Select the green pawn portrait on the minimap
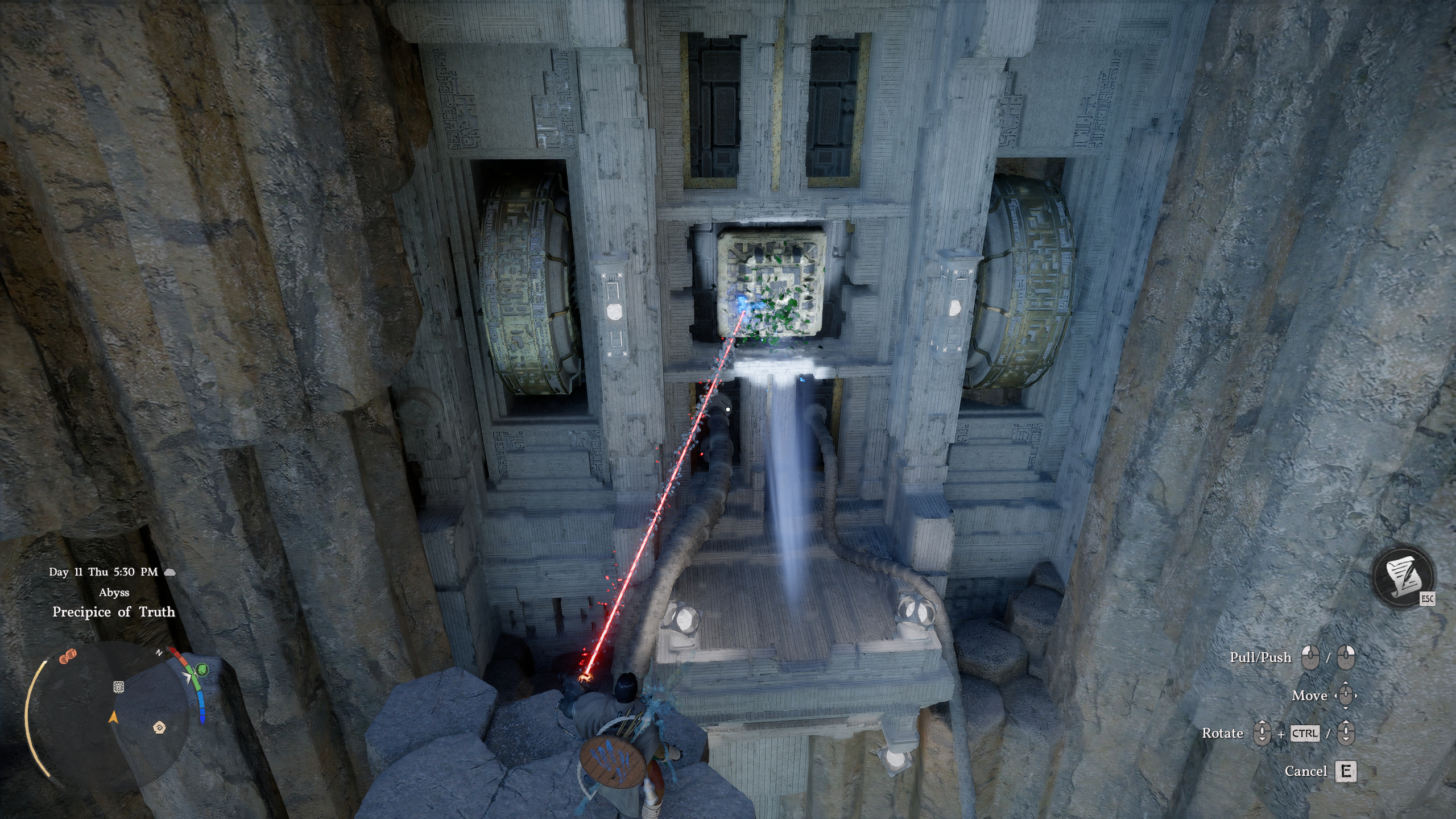1456x819 pixels. pyautogui.click(x=201, y=671)
